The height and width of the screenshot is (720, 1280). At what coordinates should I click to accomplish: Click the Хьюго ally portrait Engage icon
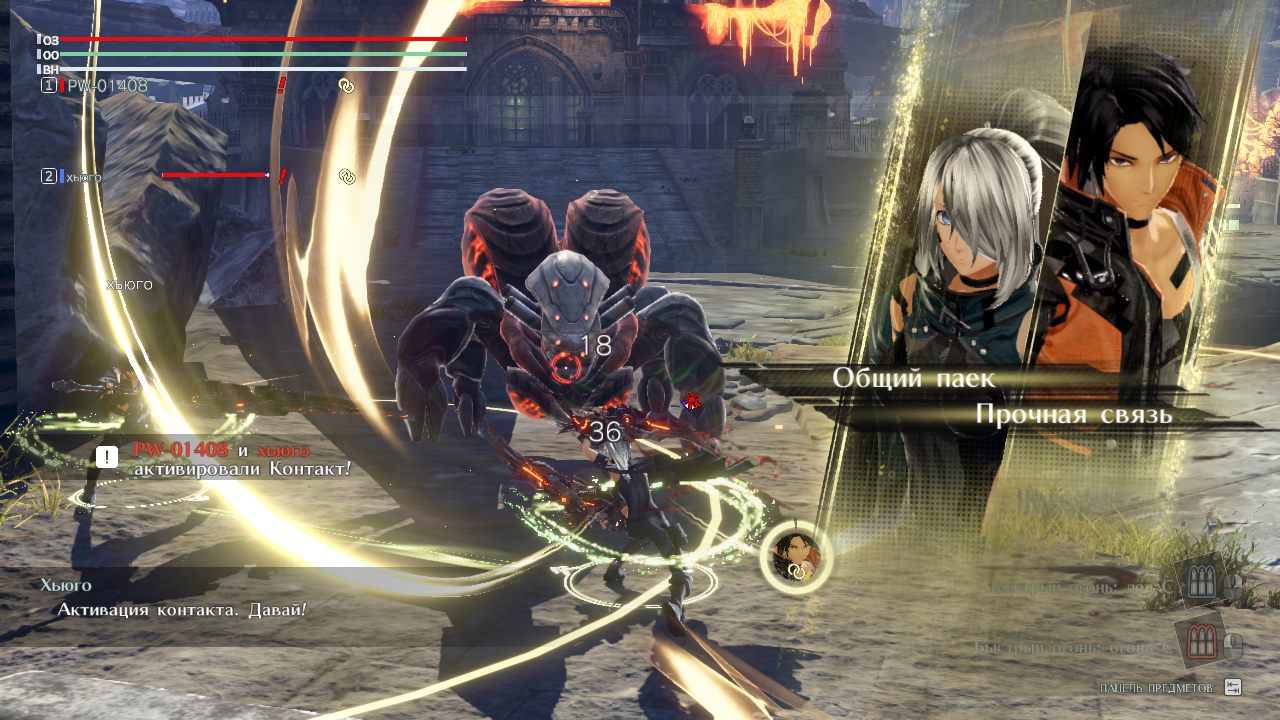coord(796,555)
